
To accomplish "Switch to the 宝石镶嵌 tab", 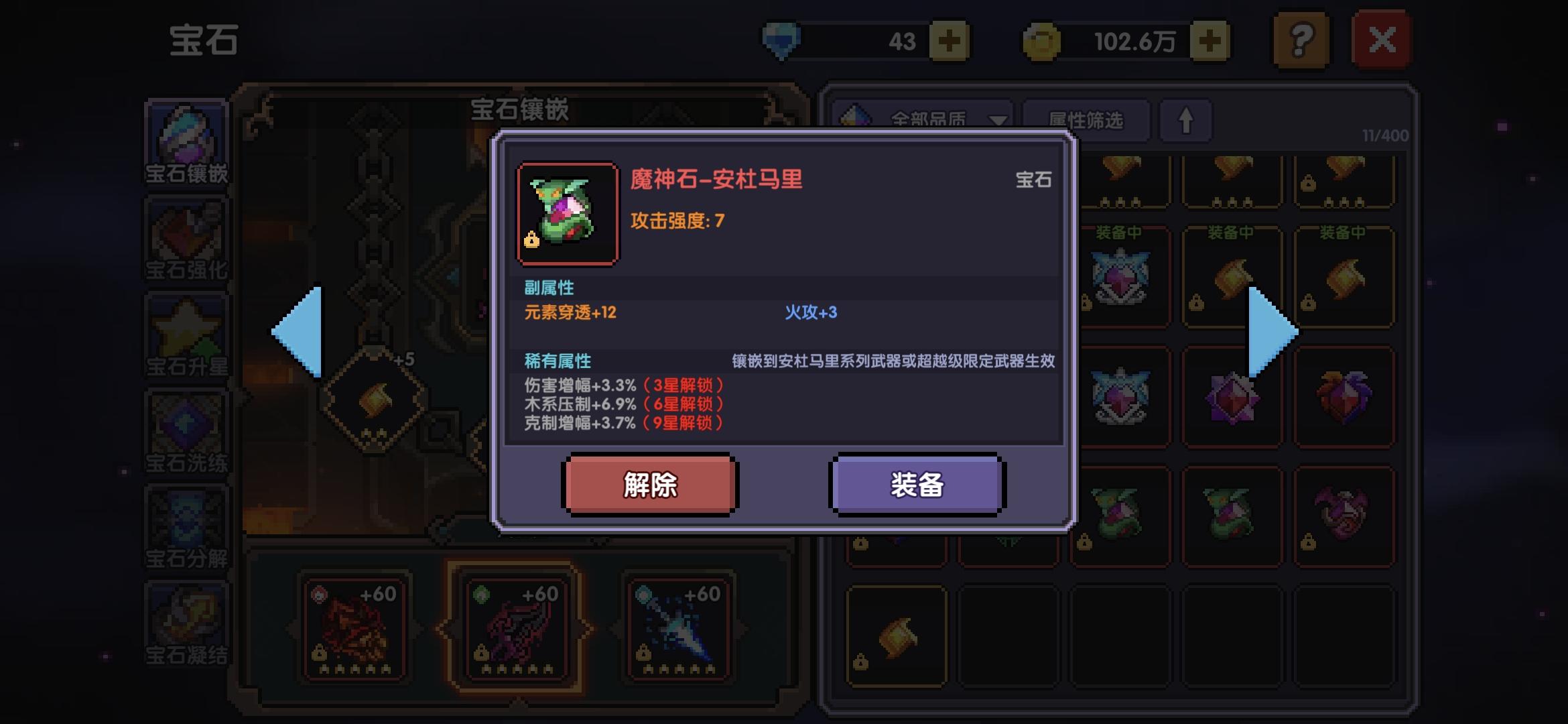I will pyautogui.click(x=186, y=141).
